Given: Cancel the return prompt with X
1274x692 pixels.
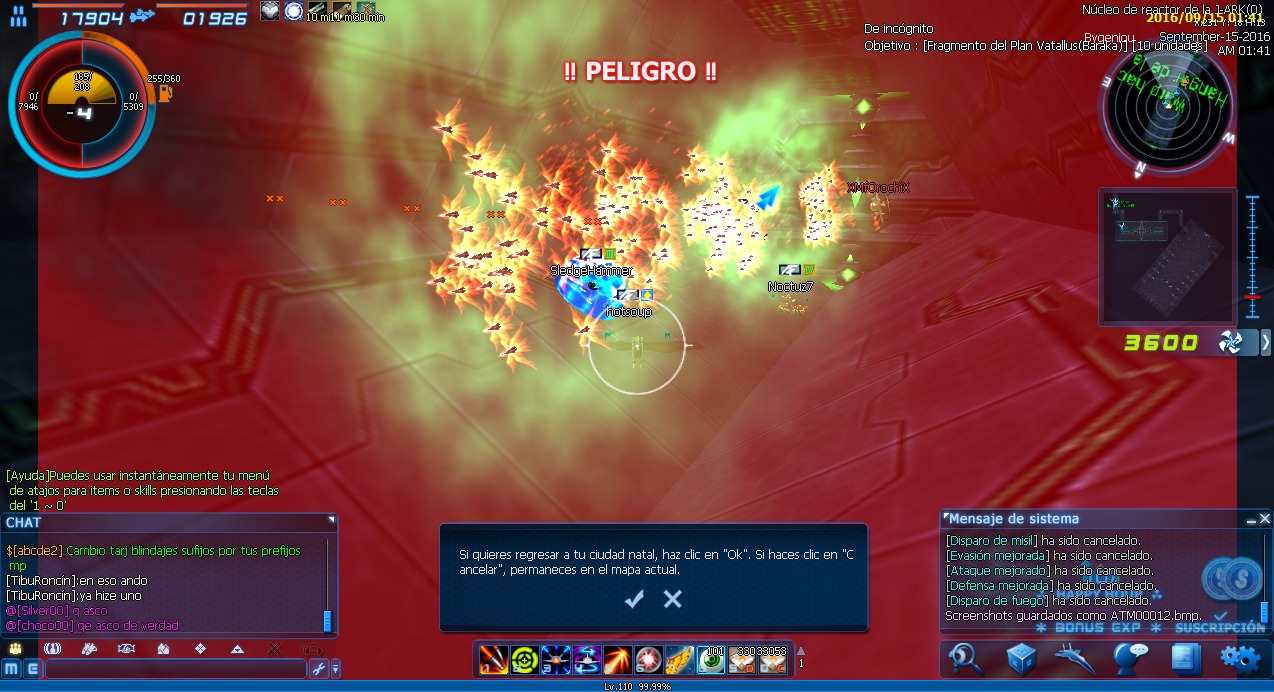Looking at the screenshot, I should click(673, 599).
